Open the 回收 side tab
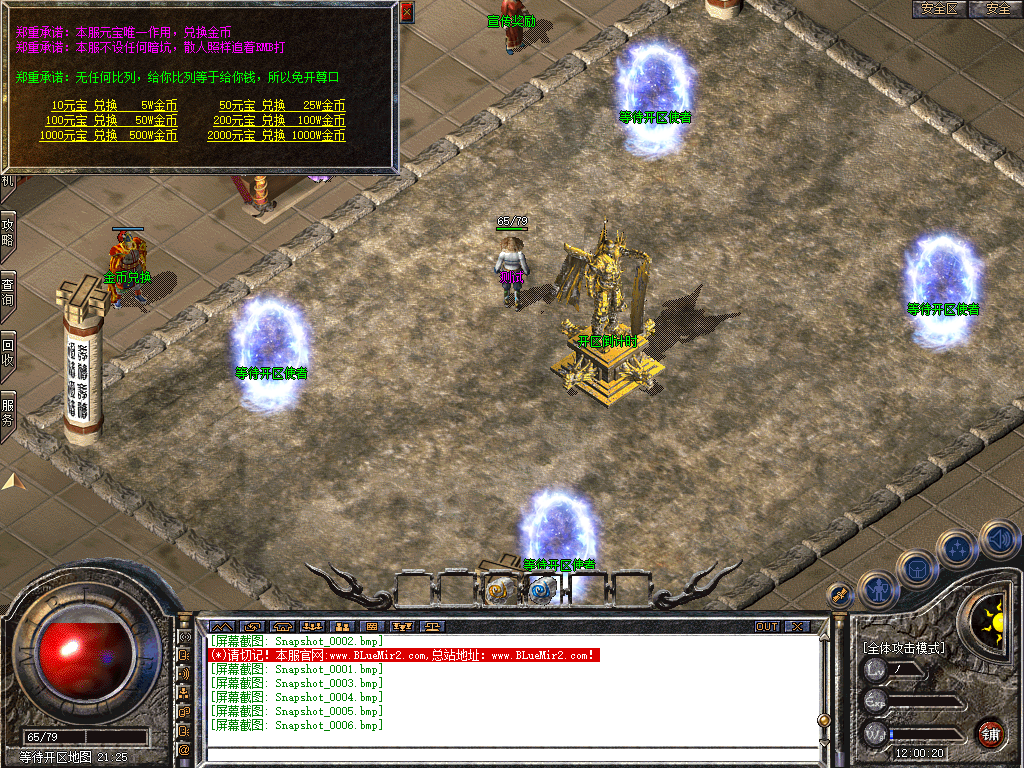 pos(7,350)
